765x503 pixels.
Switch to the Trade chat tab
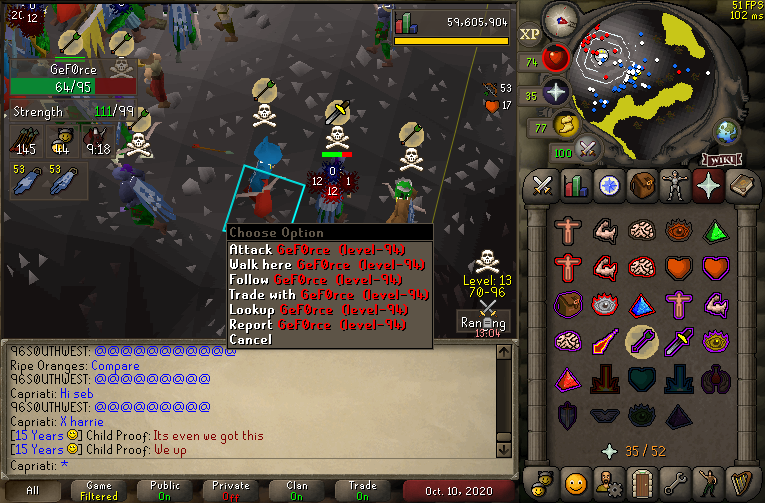[363, 491]
